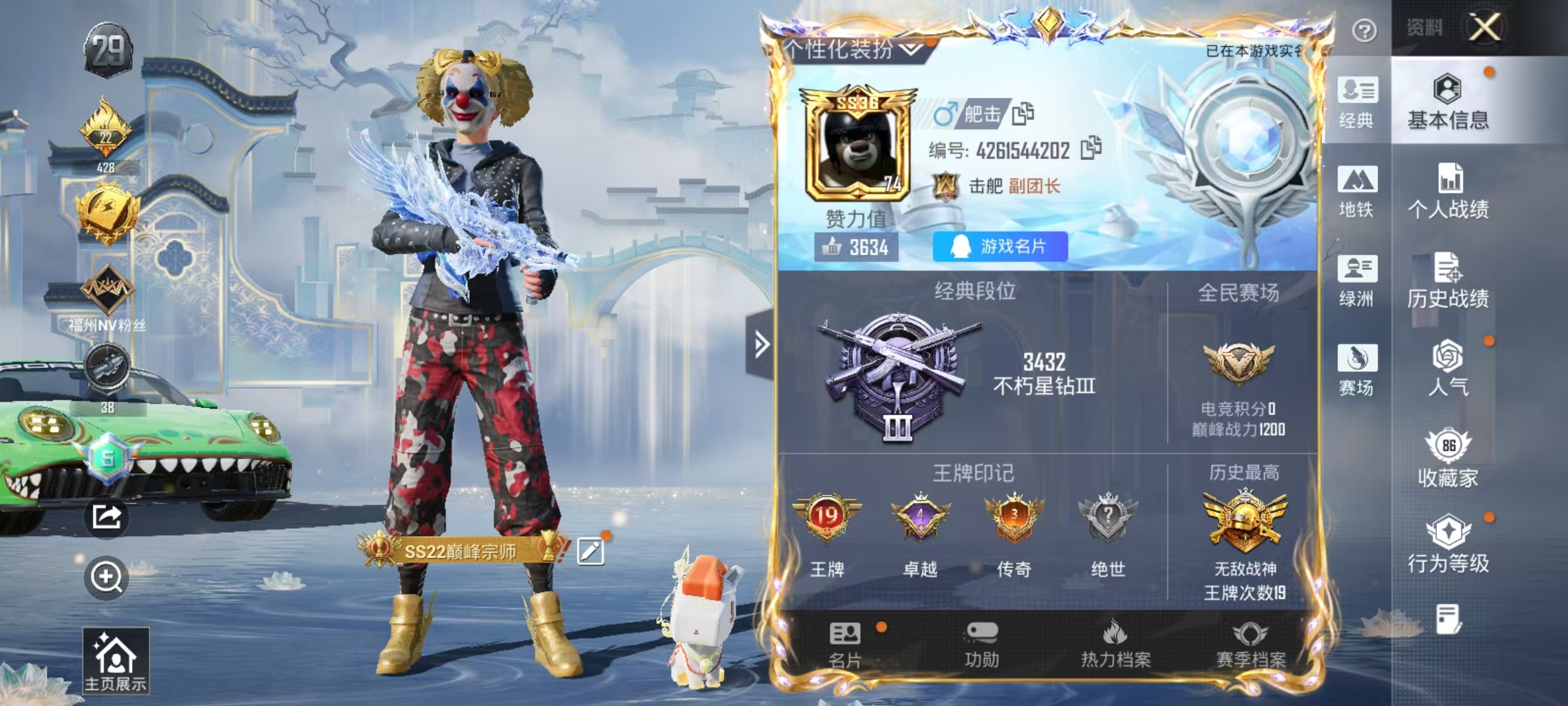Select the 经典 classic mode tab

(x=1357, y=102)
